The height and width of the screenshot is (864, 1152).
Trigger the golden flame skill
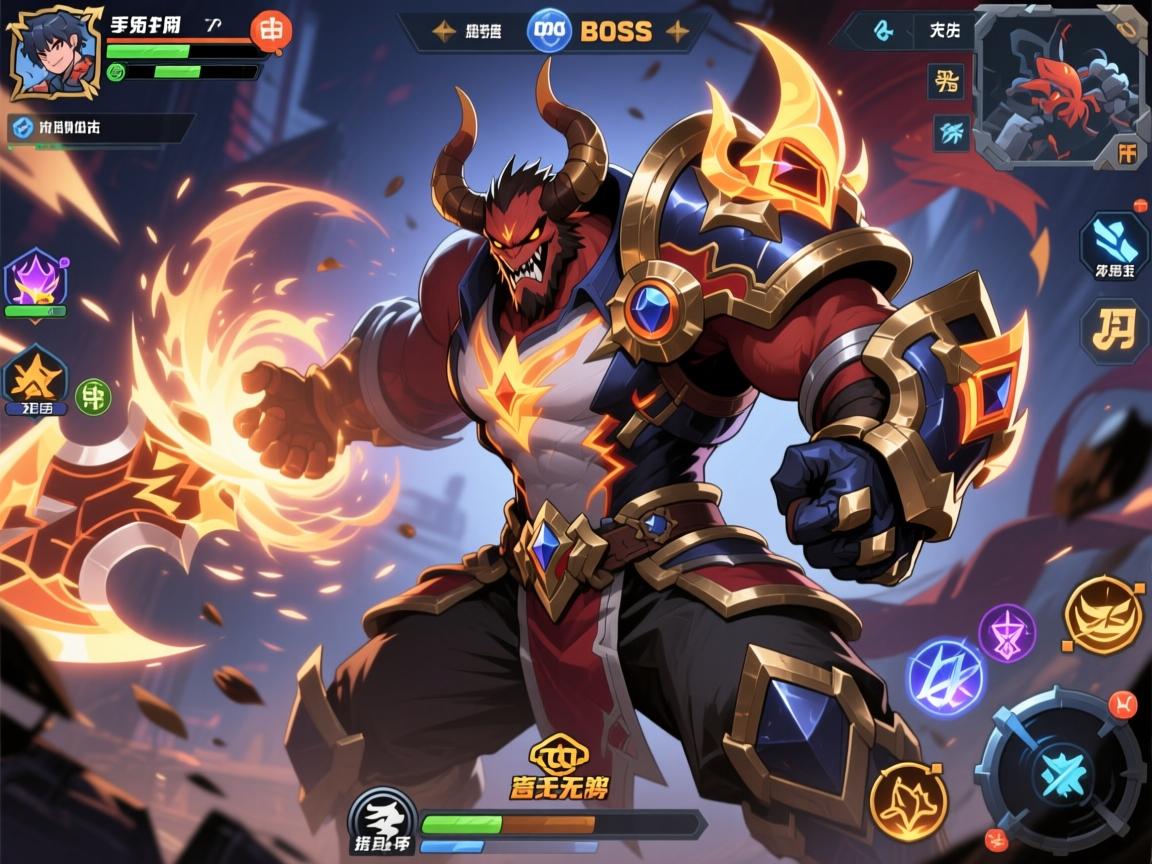click(908, 800)
